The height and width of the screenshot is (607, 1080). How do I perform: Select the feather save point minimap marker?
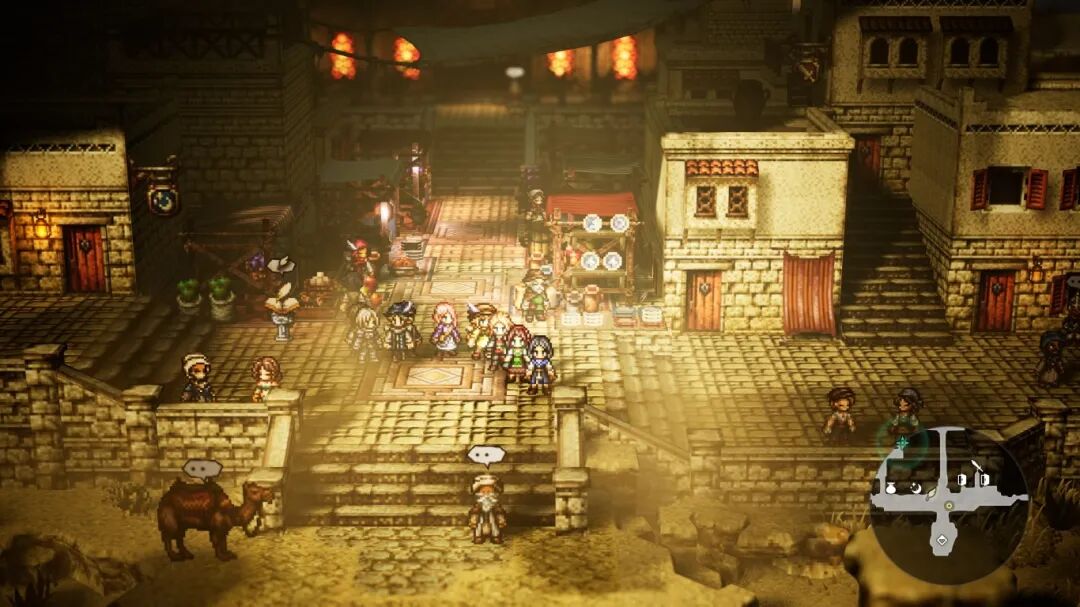pyautogui.click(x=931, y=493)
